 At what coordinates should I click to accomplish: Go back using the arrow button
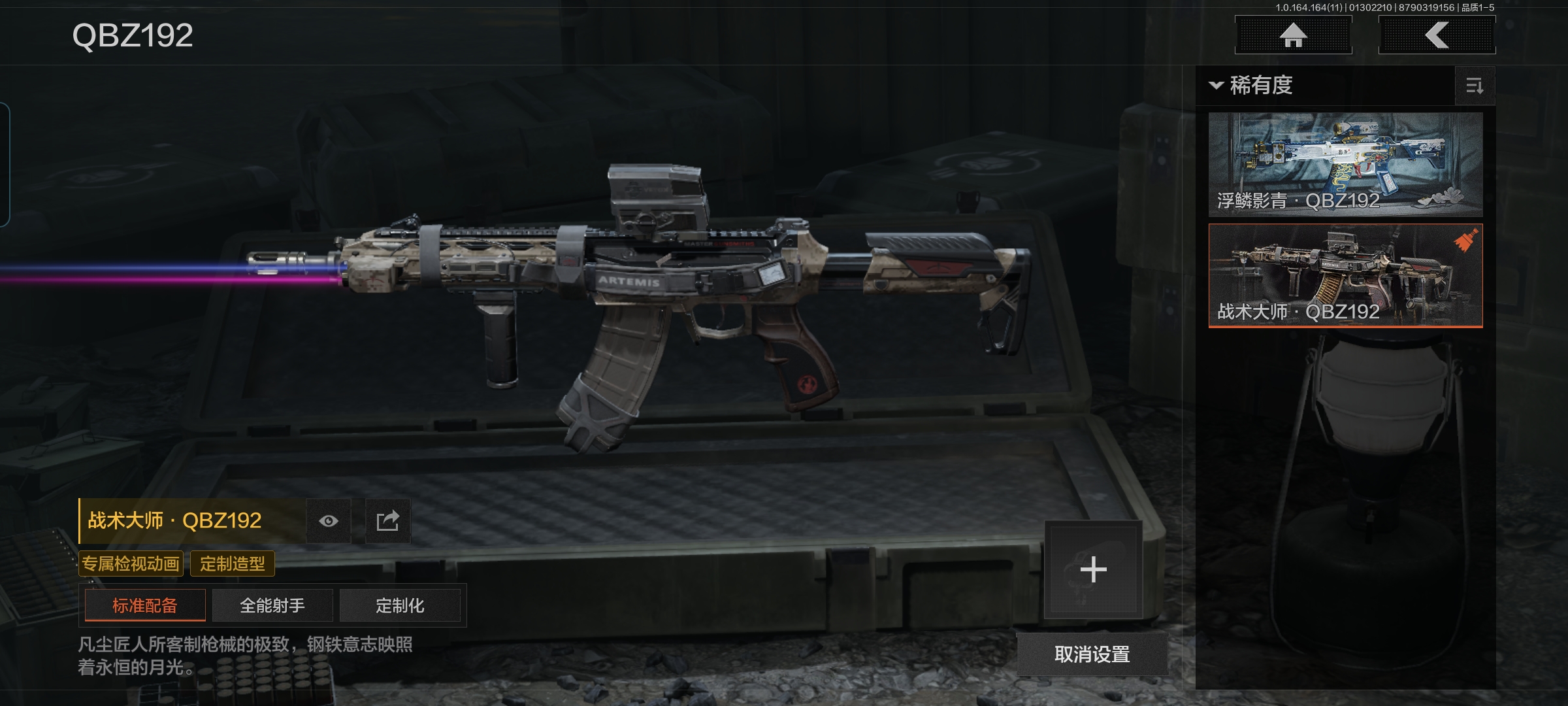coord(1437,35)
